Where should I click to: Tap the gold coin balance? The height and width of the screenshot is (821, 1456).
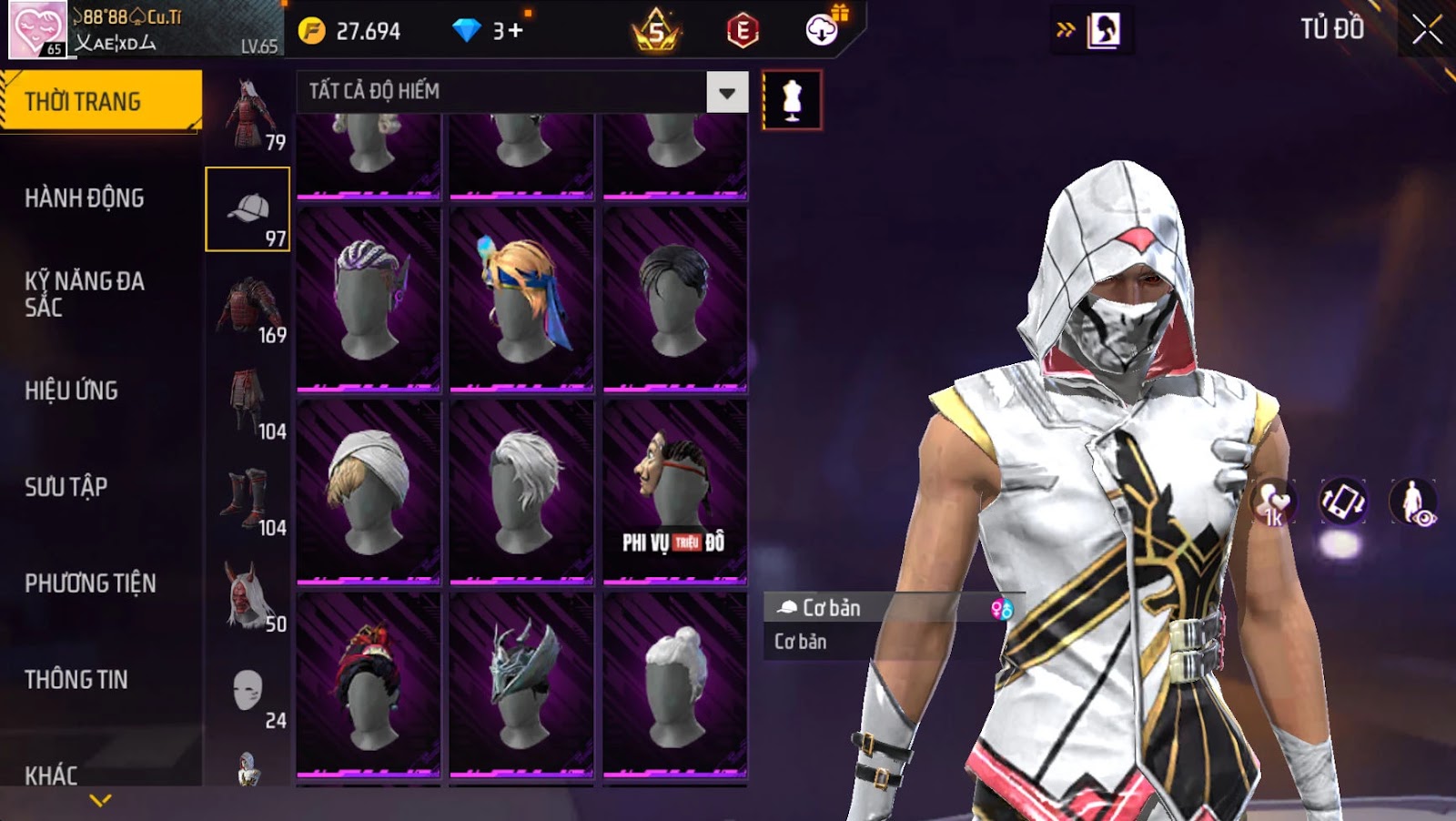(351, 31)
